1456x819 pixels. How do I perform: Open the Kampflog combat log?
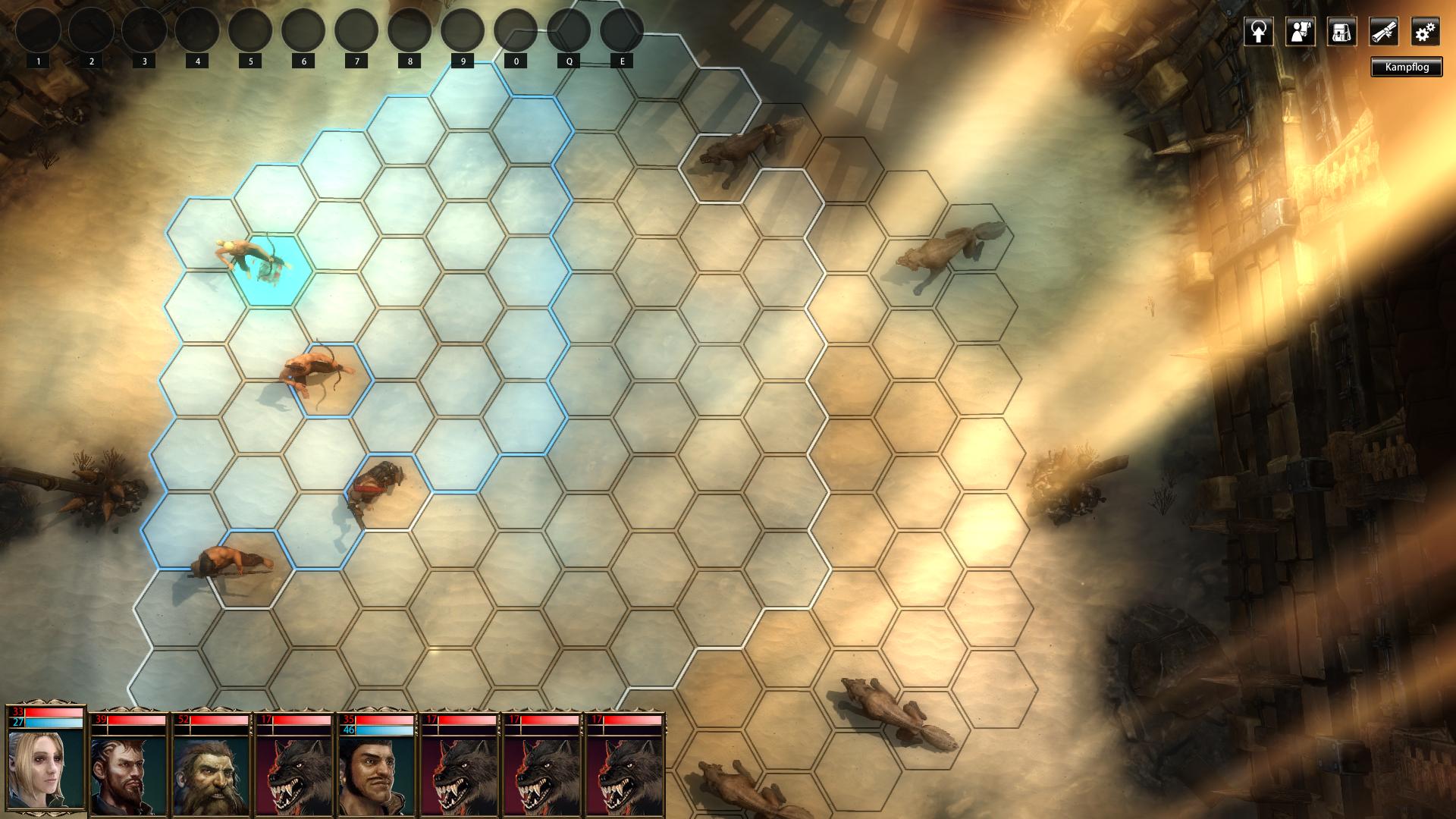tap(1406, 67)
